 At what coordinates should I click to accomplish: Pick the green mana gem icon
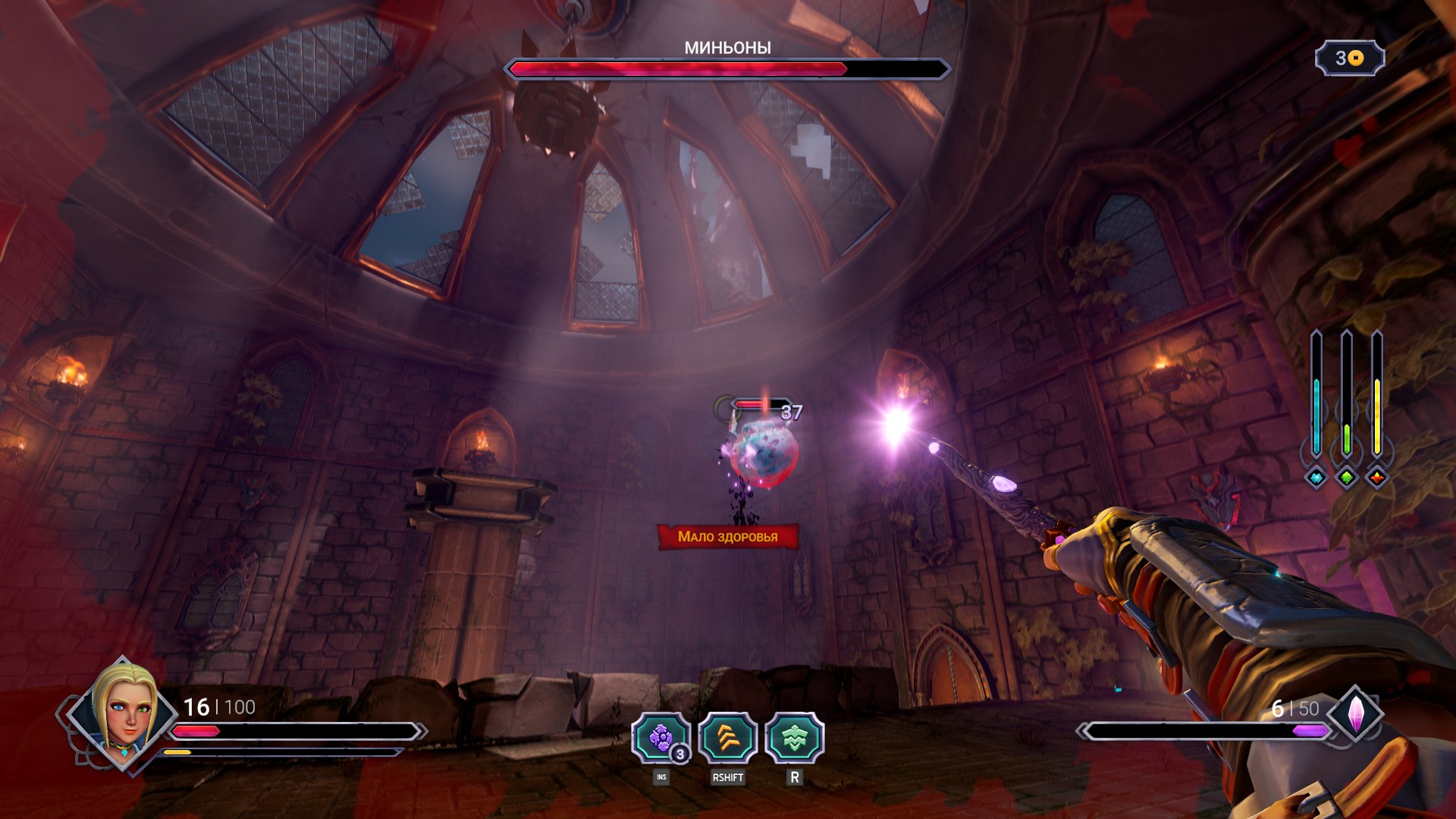click(x=1347, y=478)
